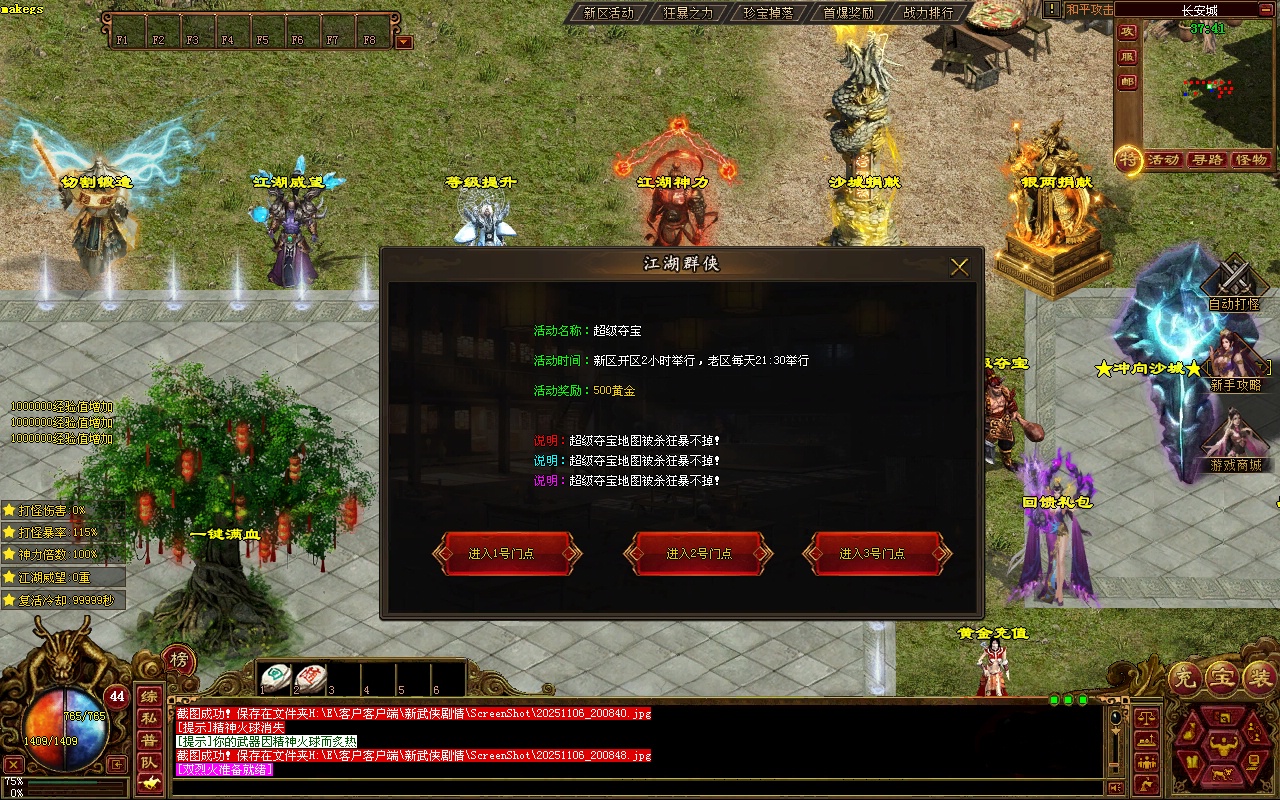1280x800 pixels.
Task: Open the 狂暴之力 top menu tab
Action: coord(688,13)
